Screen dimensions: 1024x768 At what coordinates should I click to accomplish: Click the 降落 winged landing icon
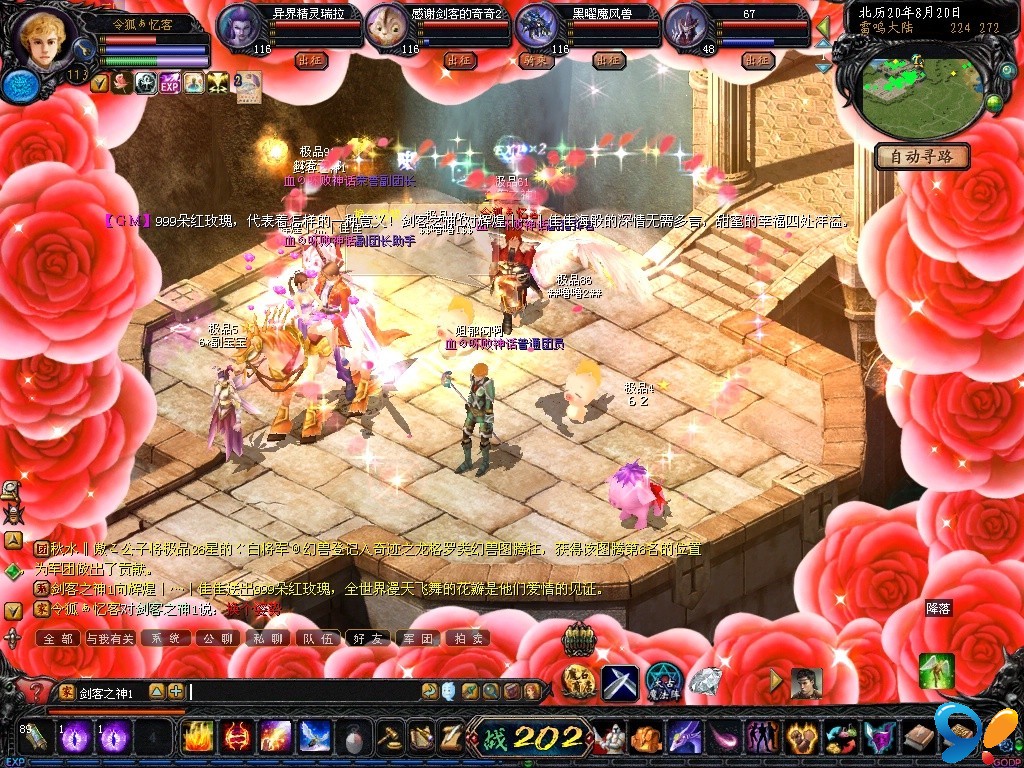pos(937,669)
